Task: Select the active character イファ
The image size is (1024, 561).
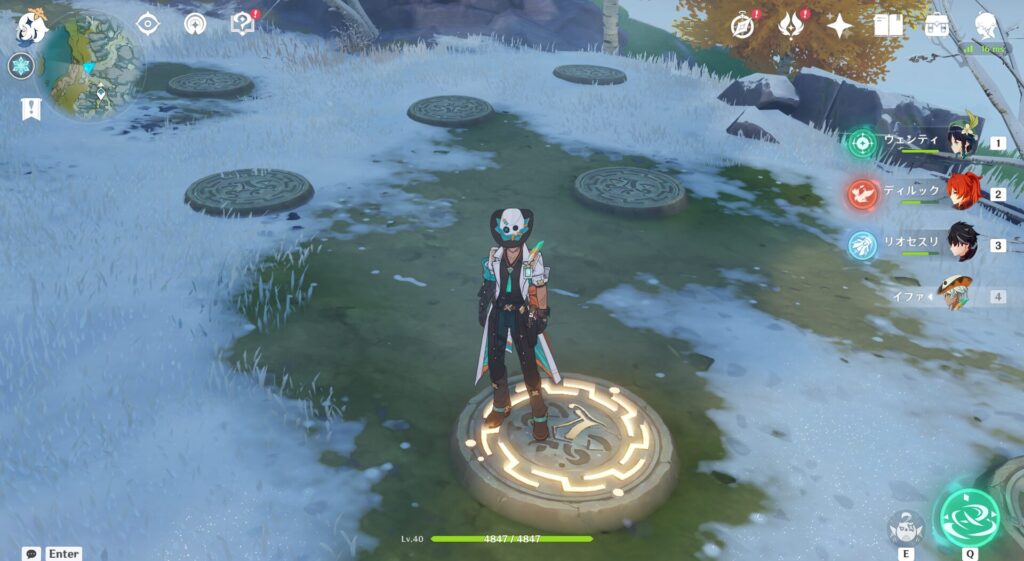Action: 956,295
